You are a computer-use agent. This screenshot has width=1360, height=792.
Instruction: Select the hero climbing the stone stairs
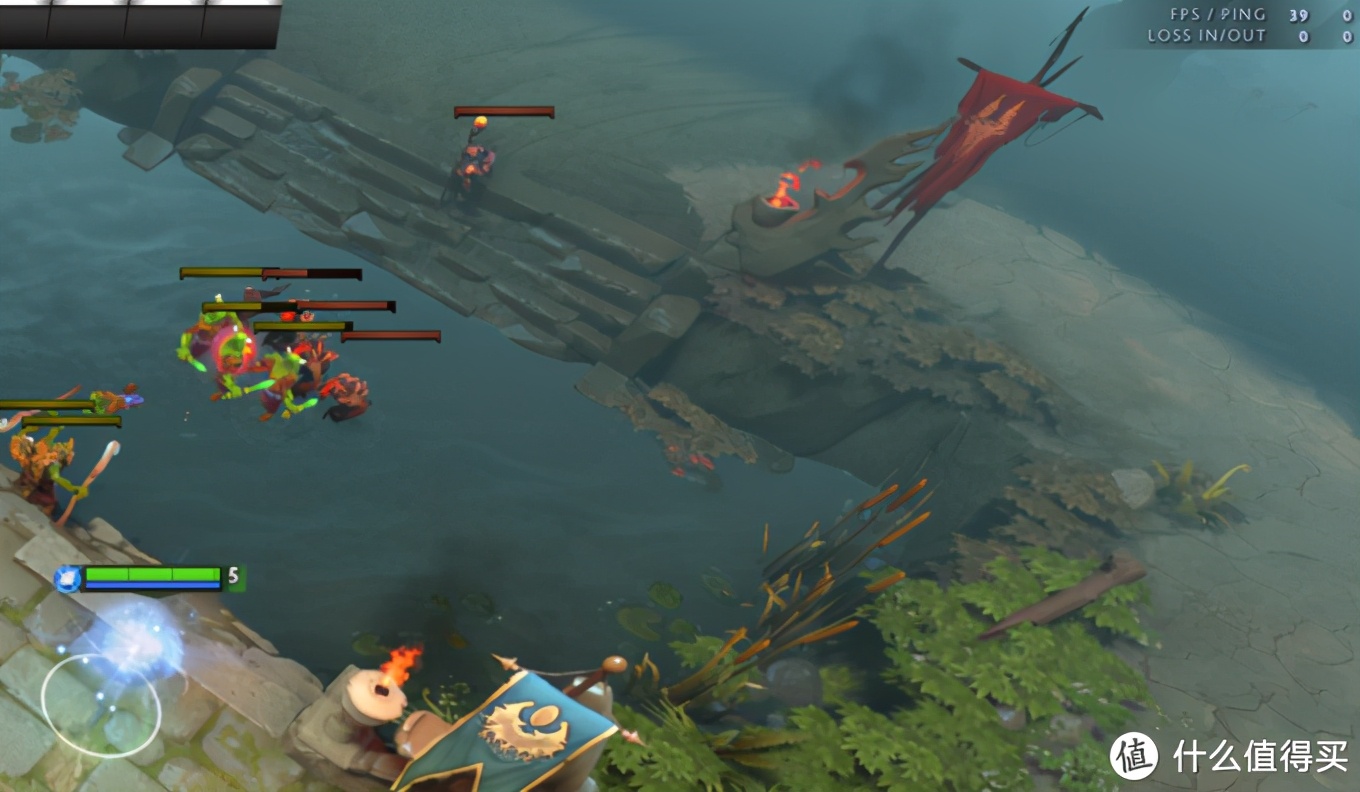(475, 160)
